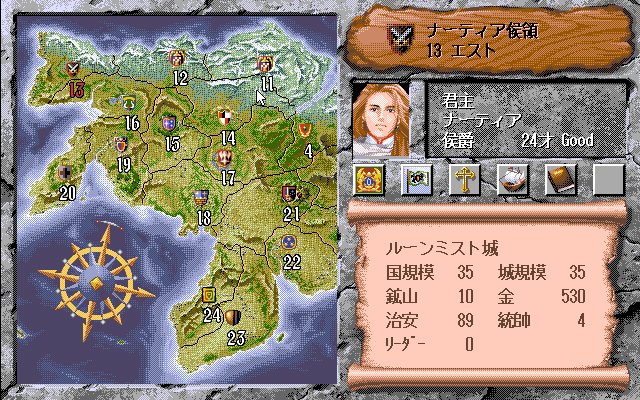
Task: Choose territory 4 orange shield
Action: click(x=305, y=130)
